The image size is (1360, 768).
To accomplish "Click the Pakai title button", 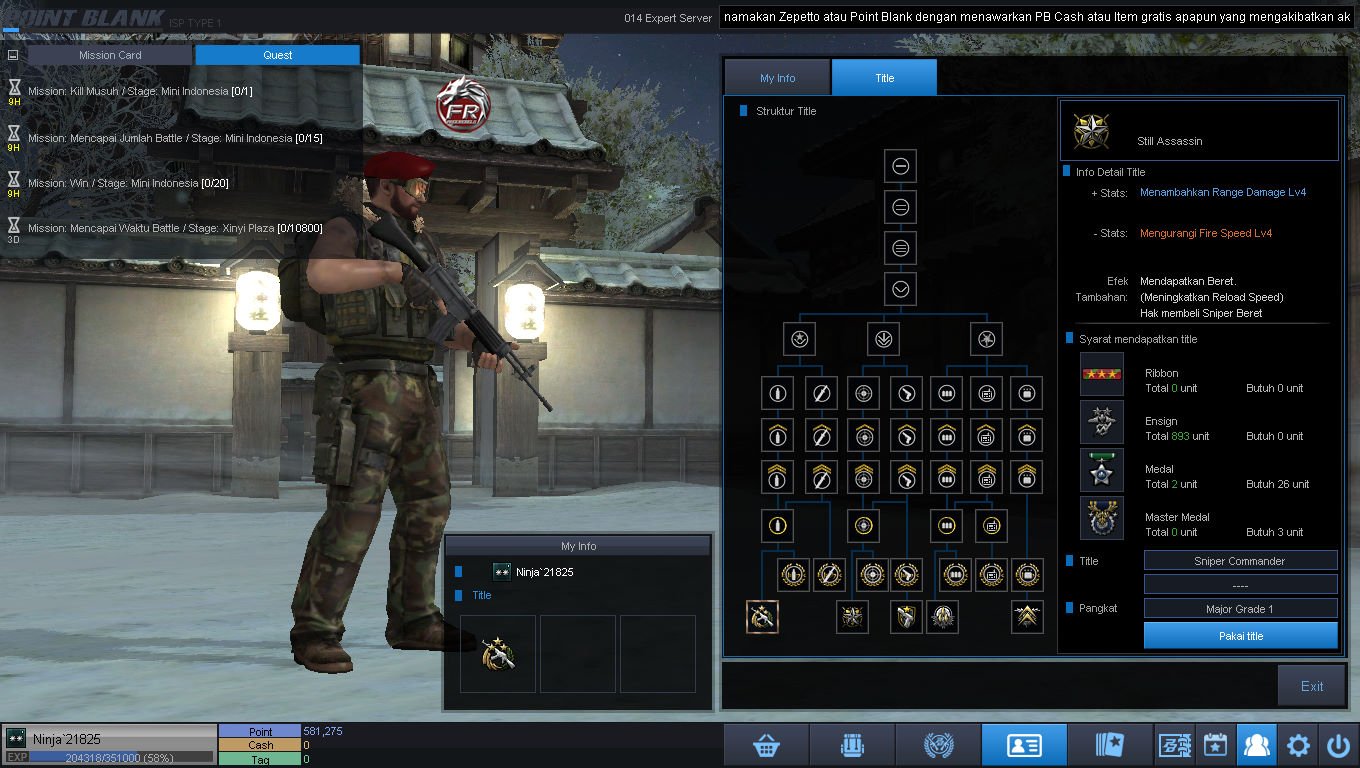I will click(1240, 636).
